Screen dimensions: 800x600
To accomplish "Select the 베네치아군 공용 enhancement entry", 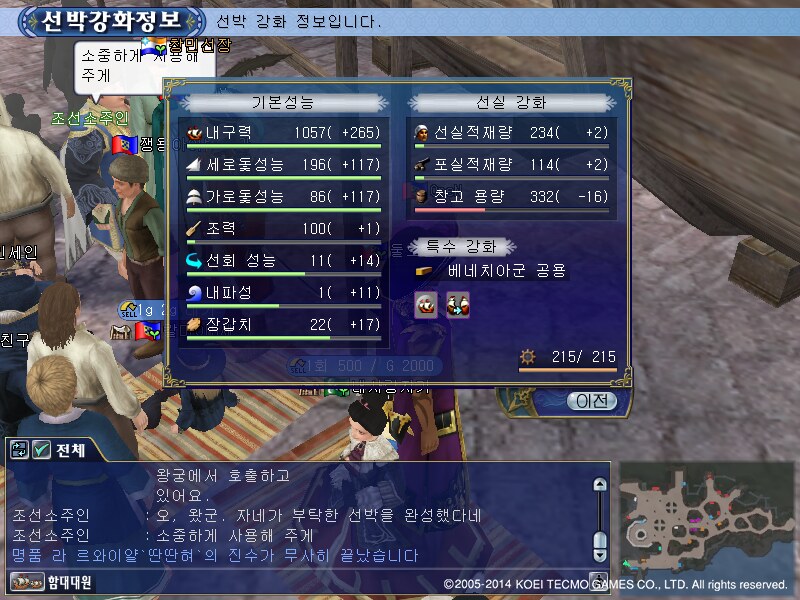I will 506,271.
